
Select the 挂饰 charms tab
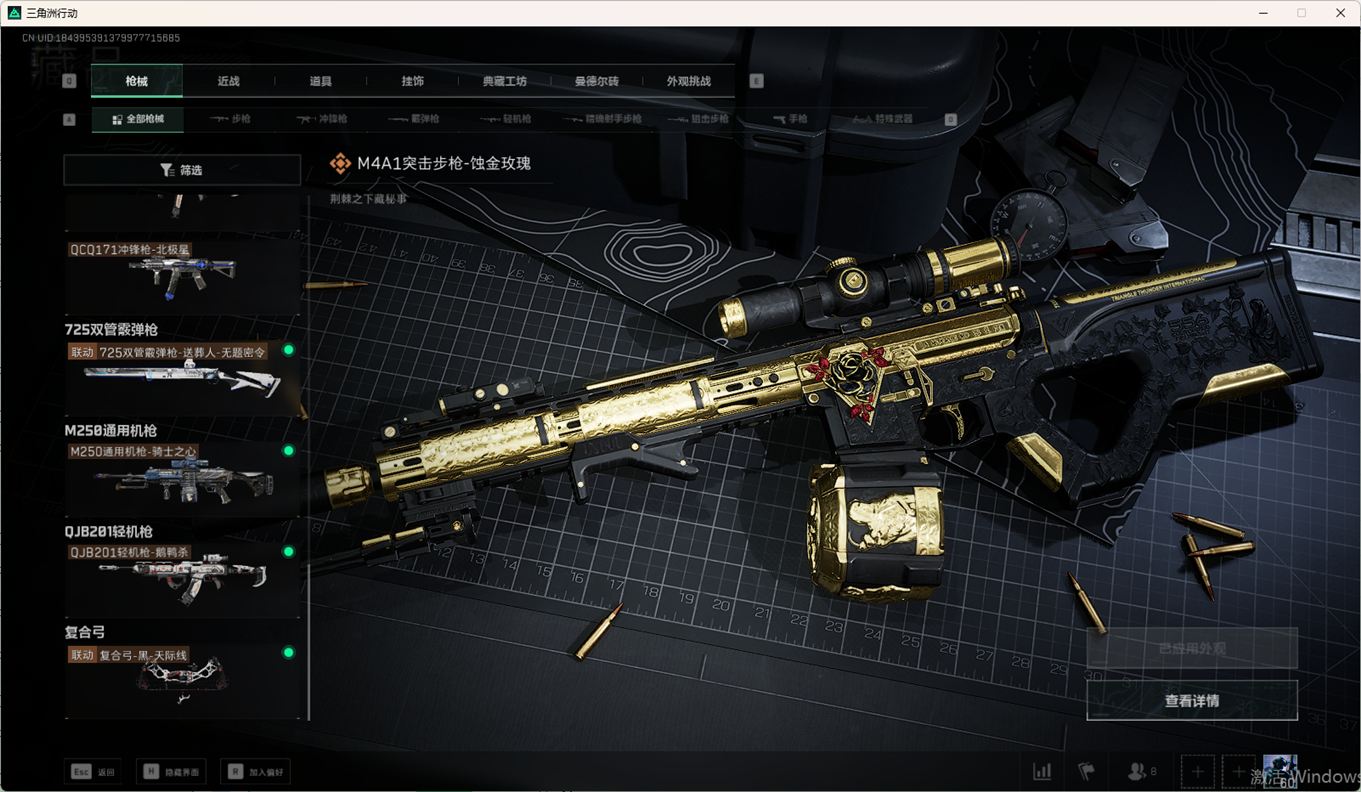[x=412, y=81]
